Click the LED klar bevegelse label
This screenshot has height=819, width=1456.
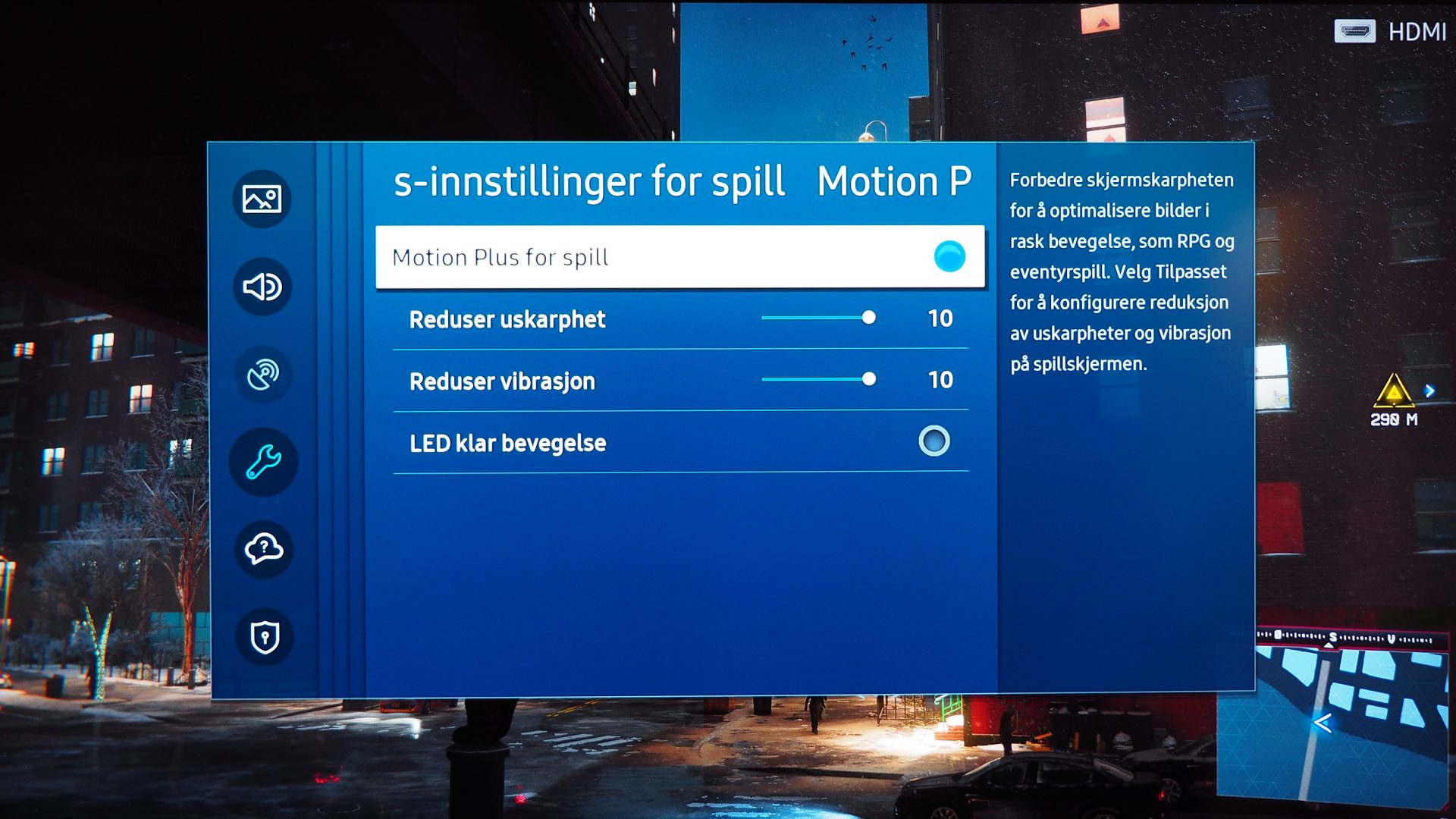click(x=507, y=442)
